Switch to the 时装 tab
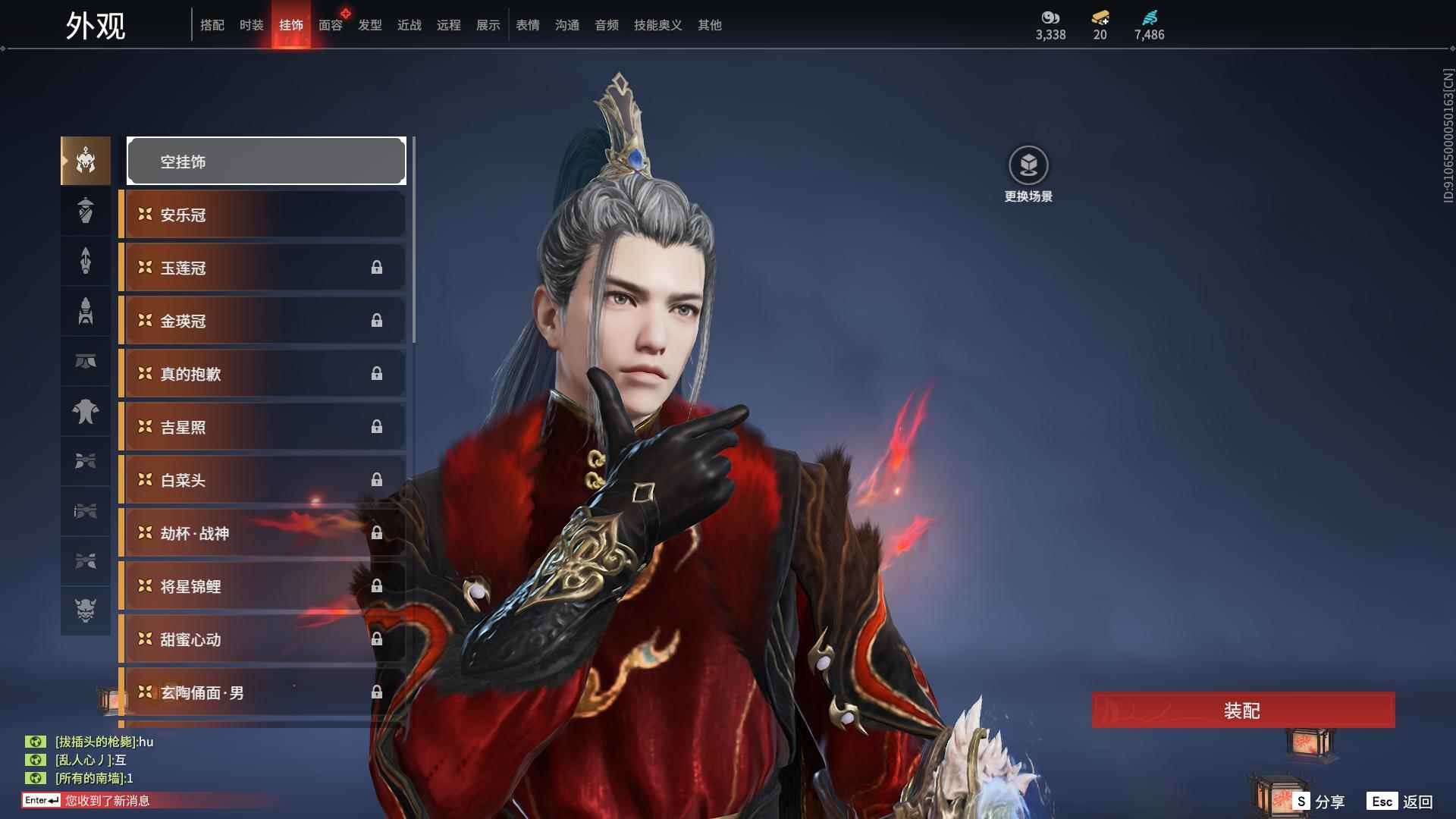1456x819 pixels. 251,25
